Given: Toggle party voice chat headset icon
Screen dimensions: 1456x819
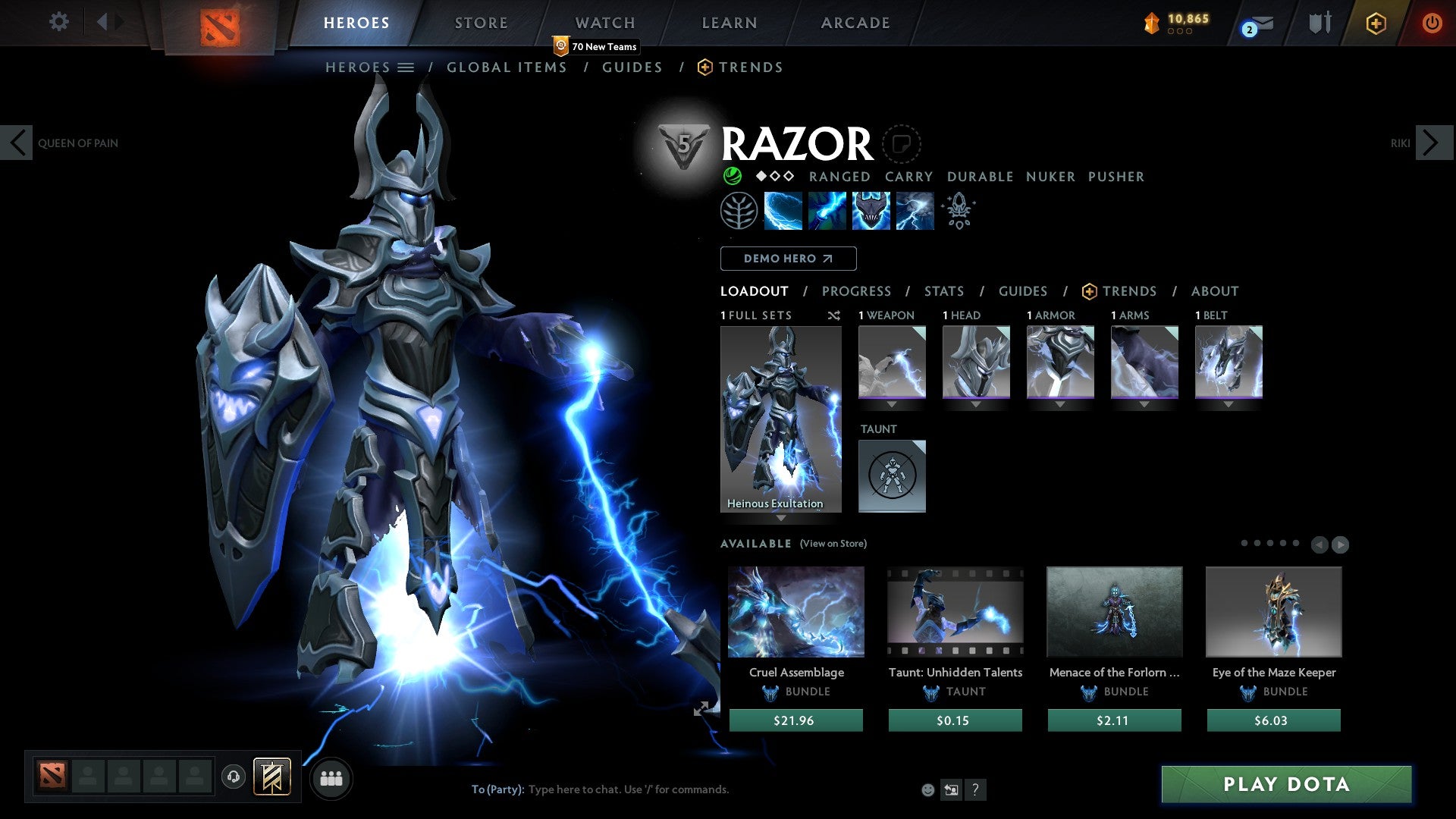Looking at the screenshot, I should click(233, 778).
